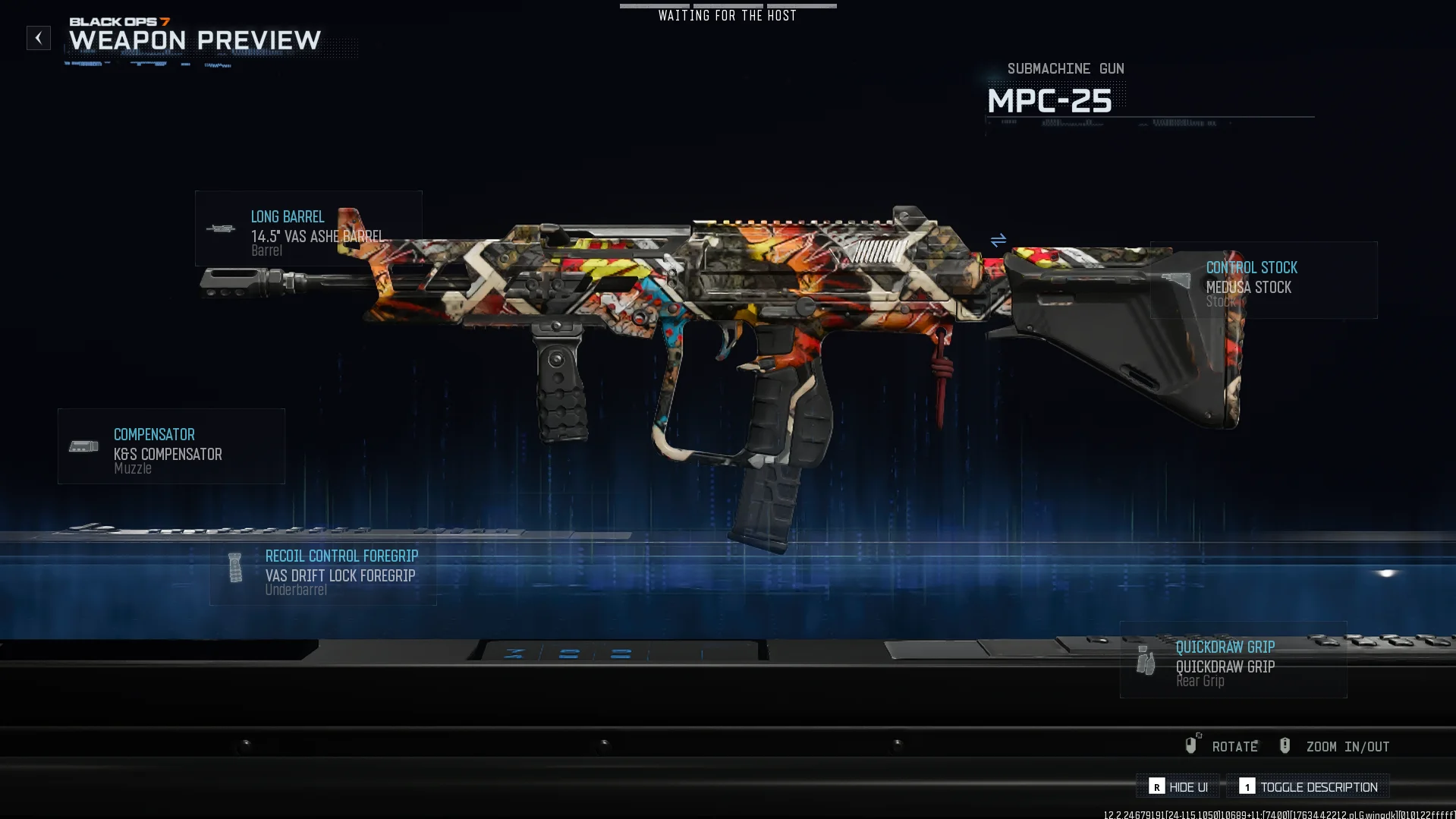The height and width of the screenshot is (819, 1456).
Task: Click the 14.5" VAS Ashe Barrel label
Action: [x=319, y=236]
